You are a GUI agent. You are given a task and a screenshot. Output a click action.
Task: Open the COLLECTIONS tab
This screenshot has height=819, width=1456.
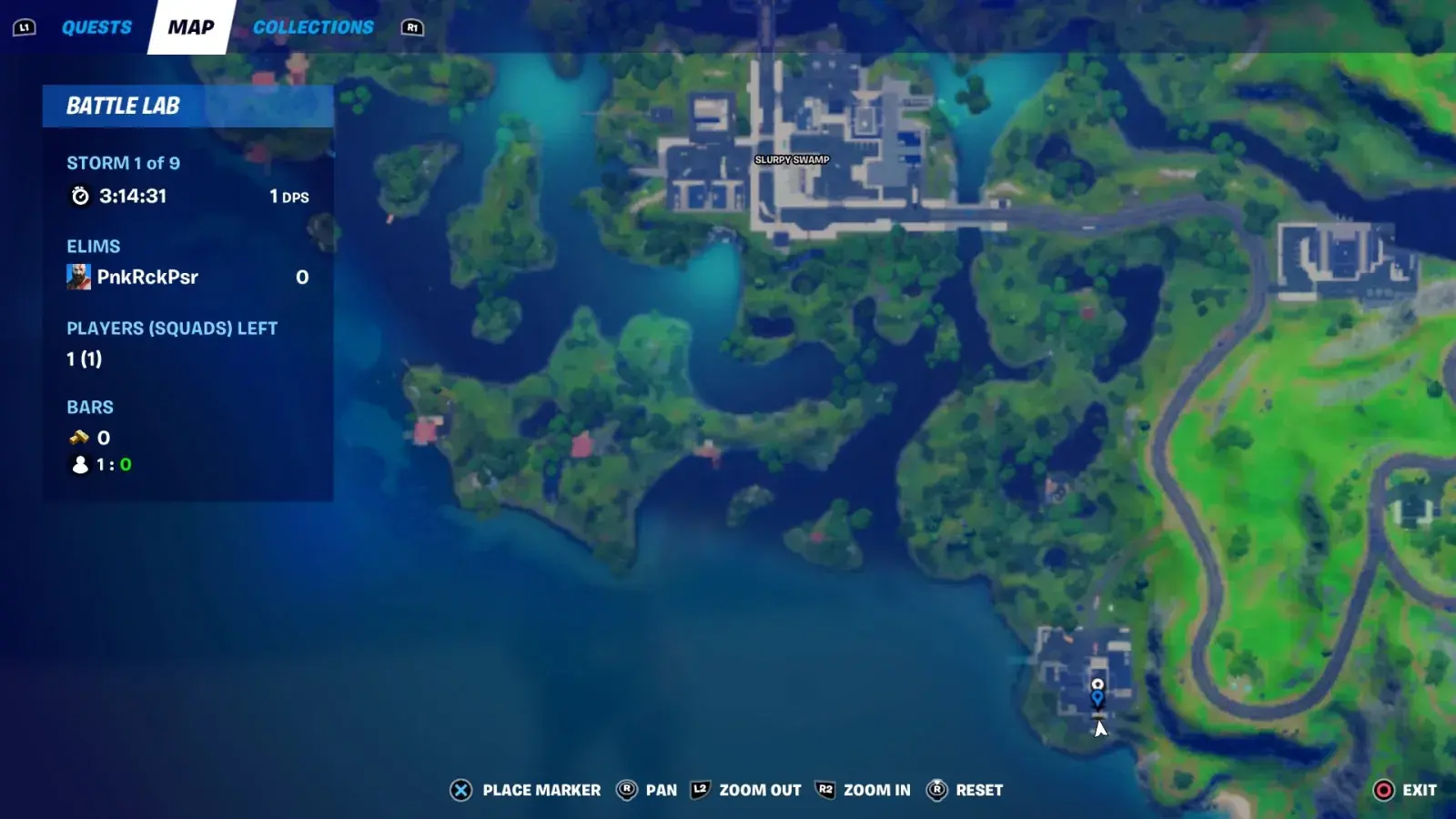[x=313, y=26]
